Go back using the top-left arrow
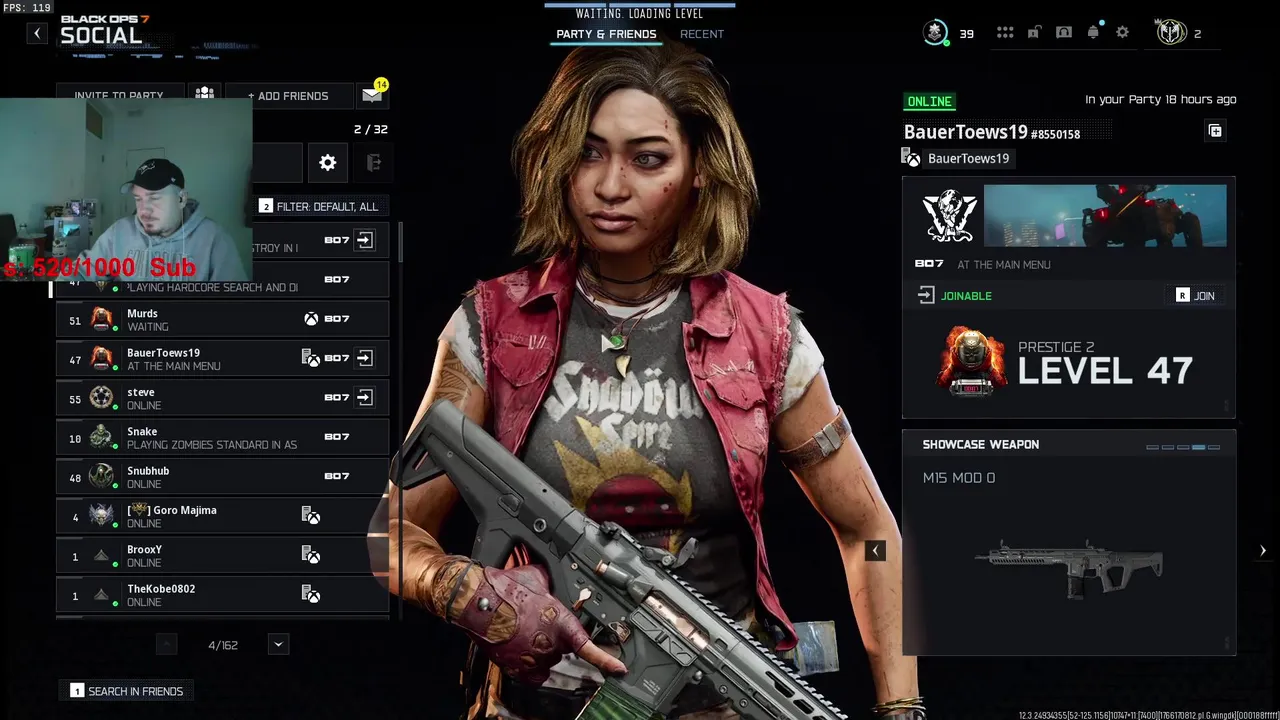1280x720 pixels. coord(37,33)
